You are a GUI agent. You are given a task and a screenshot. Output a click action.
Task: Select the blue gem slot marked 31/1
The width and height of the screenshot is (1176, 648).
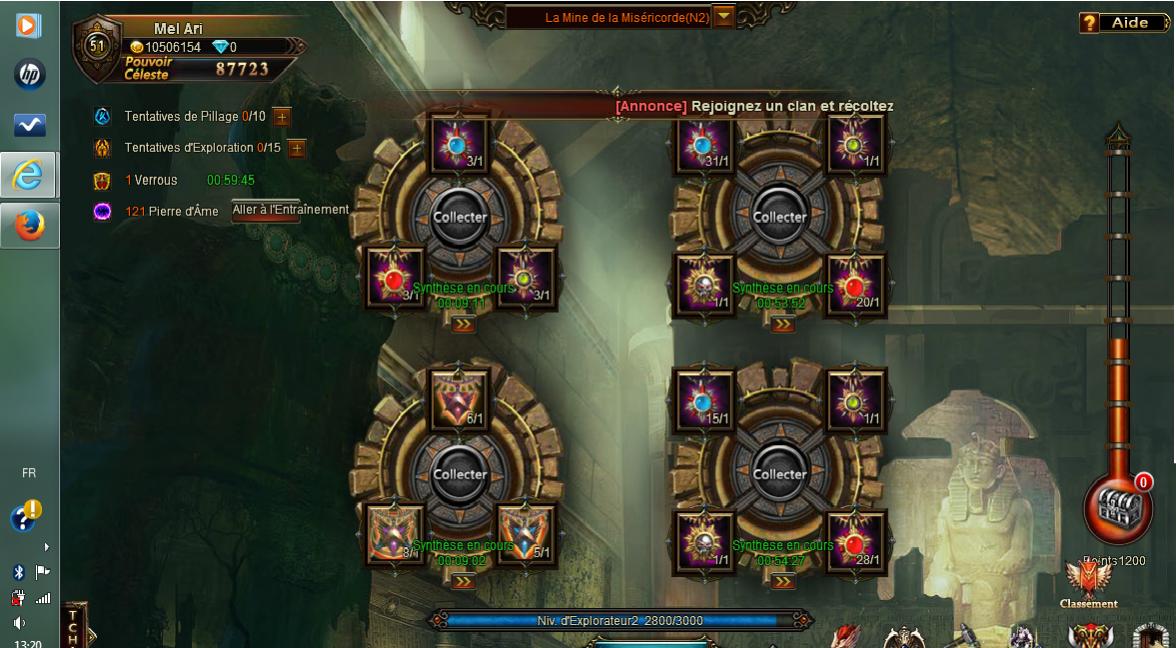[705, 144]
